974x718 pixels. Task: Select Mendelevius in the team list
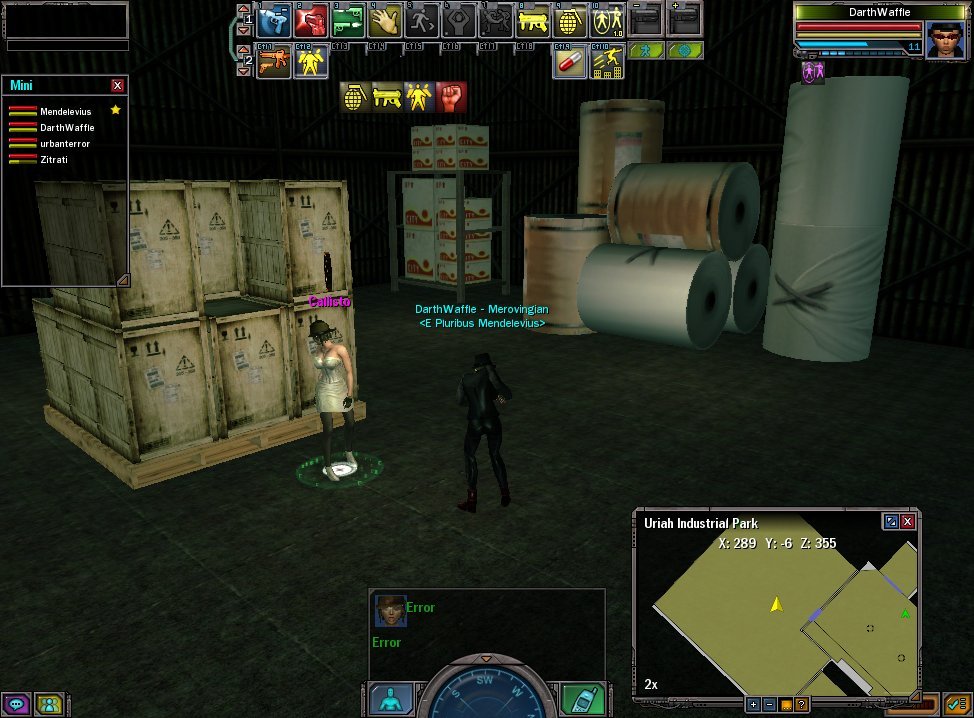tap(65, 112)
